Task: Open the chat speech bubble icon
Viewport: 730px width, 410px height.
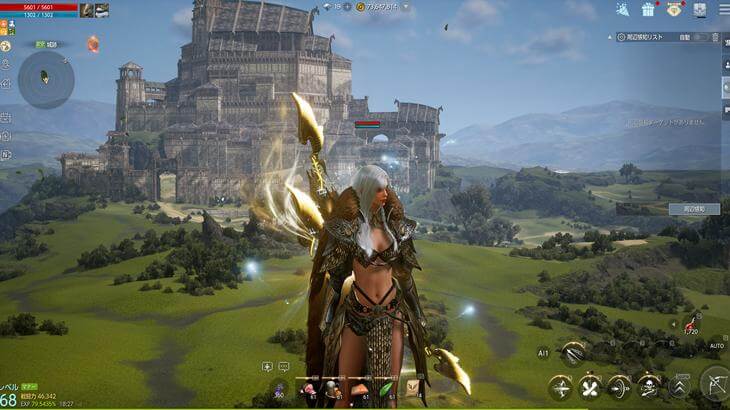Action: click(x=283, y=367)
